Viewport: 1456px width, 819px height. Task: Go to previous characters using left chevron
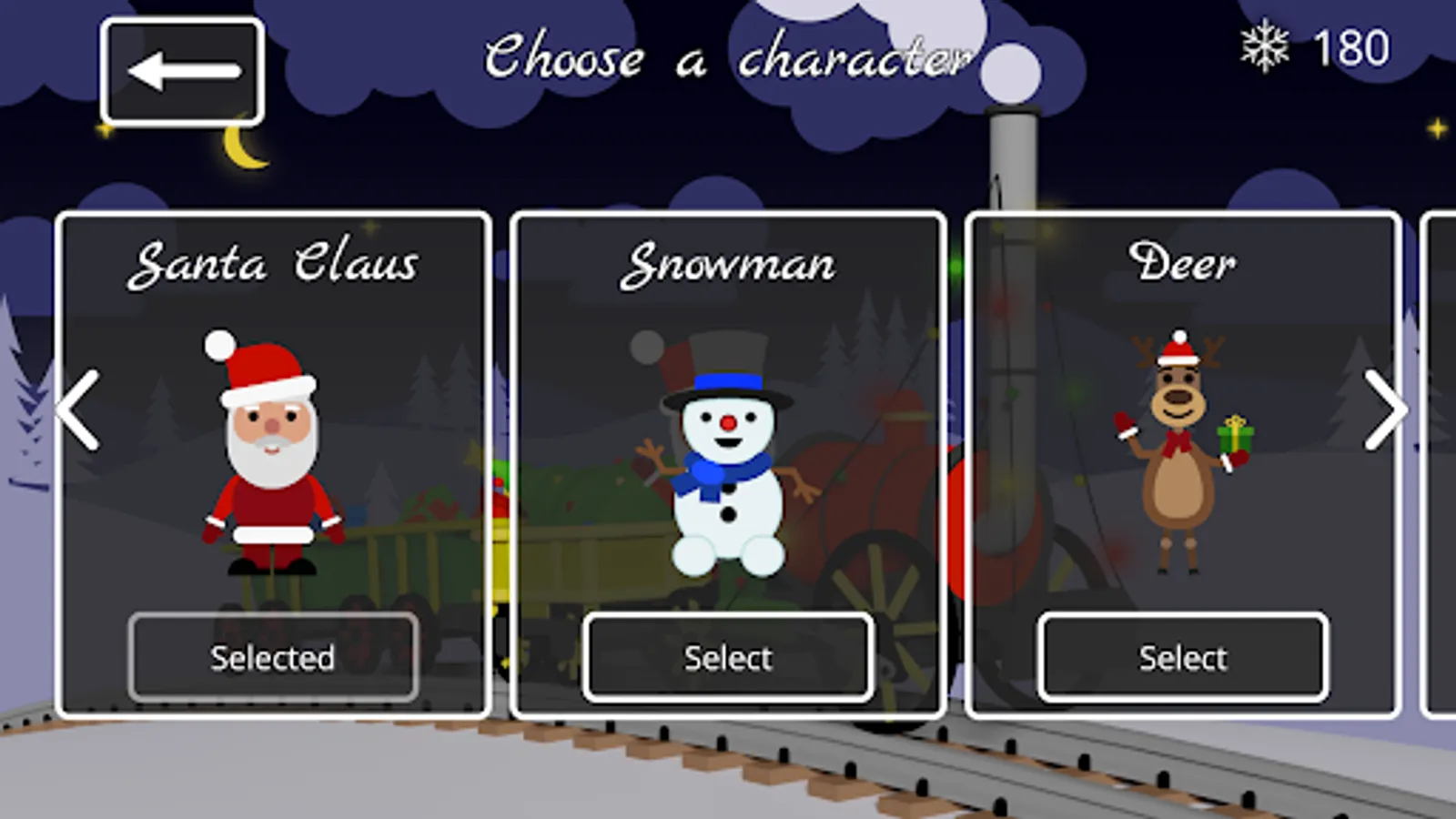coord(76,412)
